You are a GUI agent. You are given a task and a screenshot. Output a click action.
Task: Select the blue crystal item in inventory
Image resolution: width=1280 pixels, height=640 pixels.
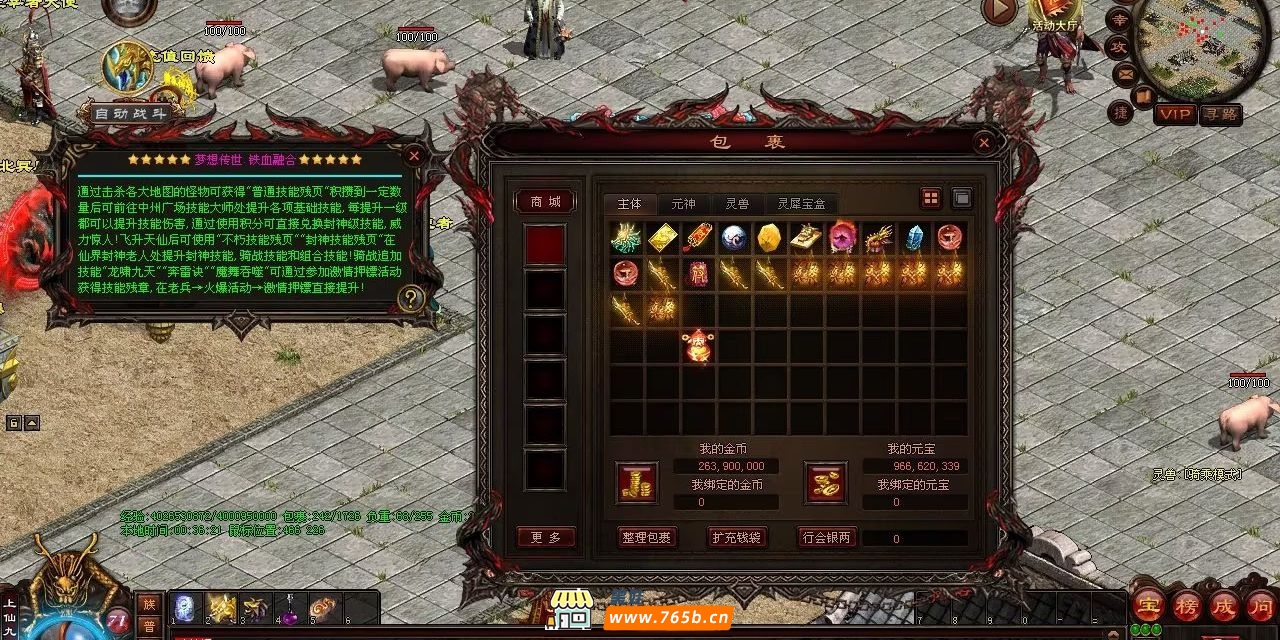pyautogui.click(x=914, y=238)
